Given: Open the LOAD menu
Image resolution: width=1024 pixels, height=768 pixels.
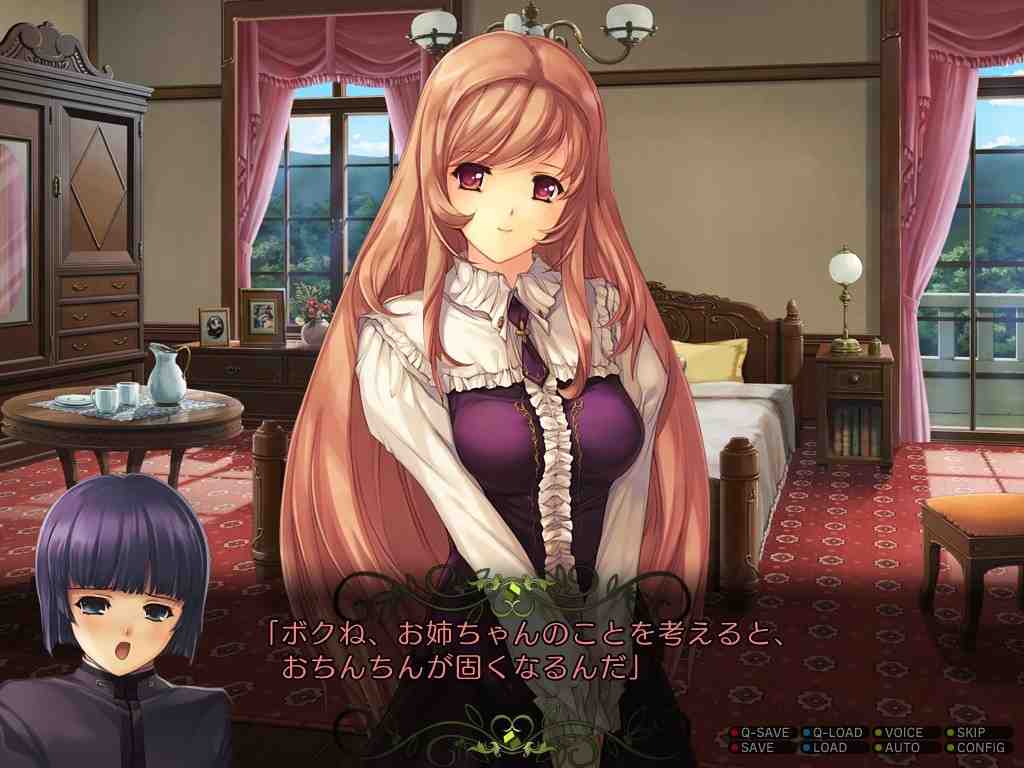Looking at the screenshot, I should [830, 747].
